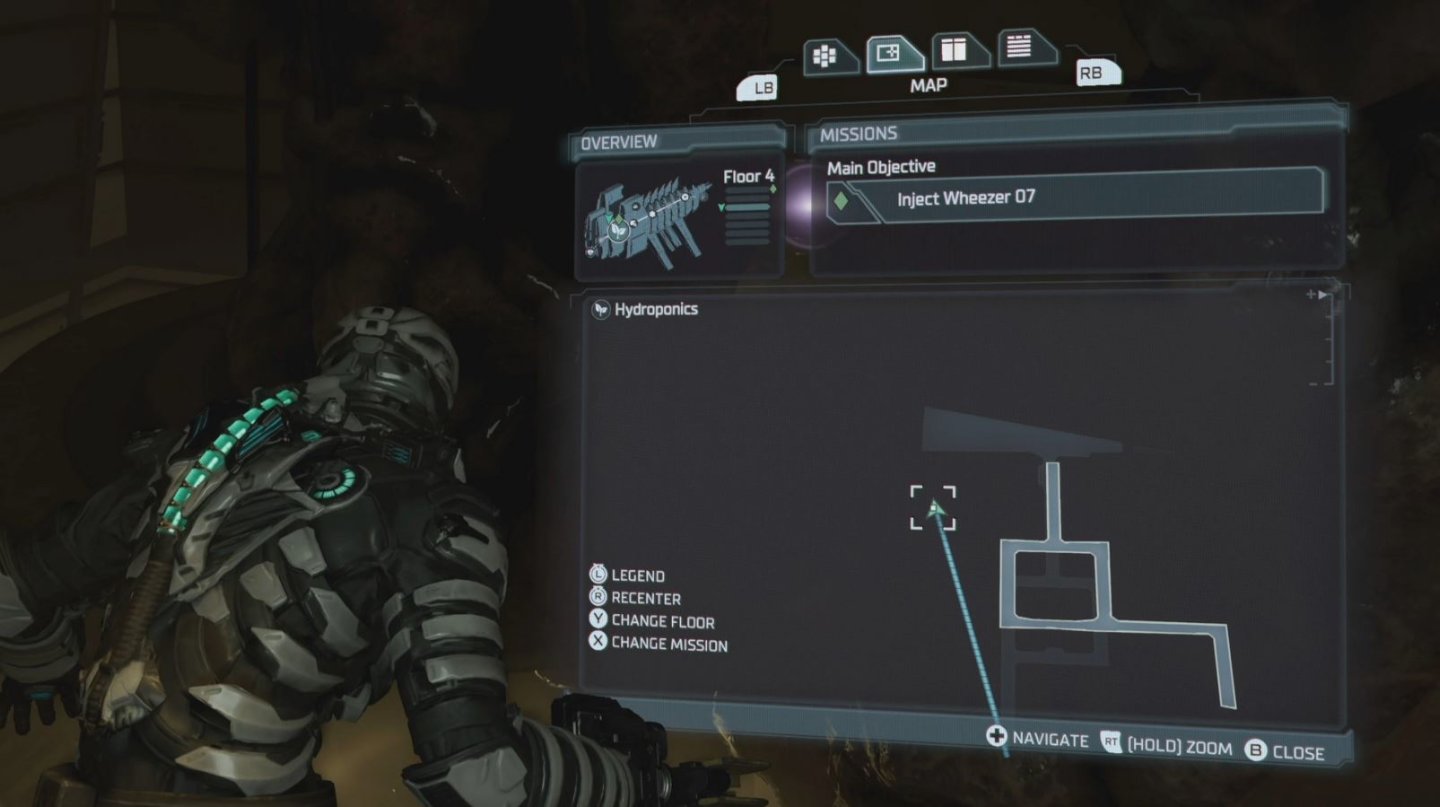The height and width of the screenshot is (807, 1440).
Task: Toggle the map Legend with the L stick icon
Action: (599, 575)
